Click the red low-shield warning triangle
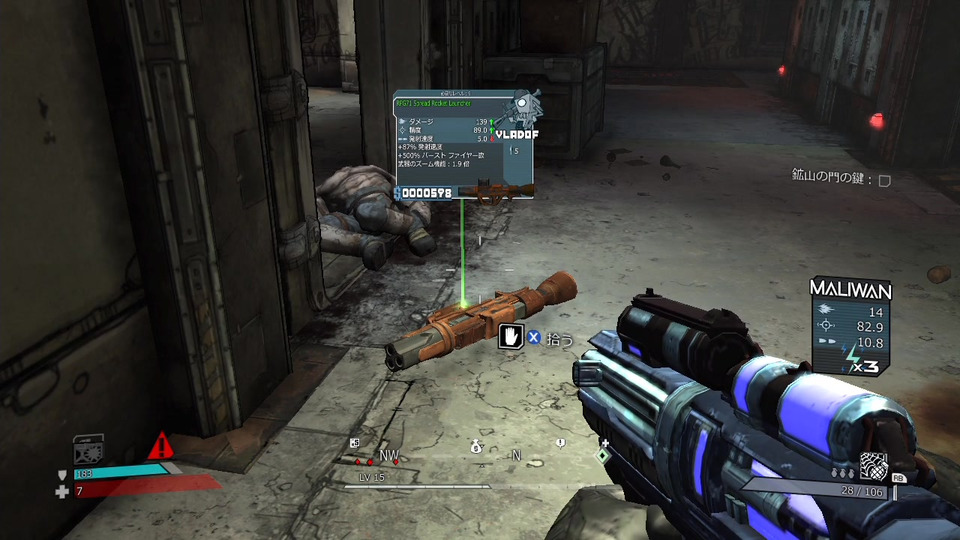Screen dimensions: 960x540 click(160, 446)
